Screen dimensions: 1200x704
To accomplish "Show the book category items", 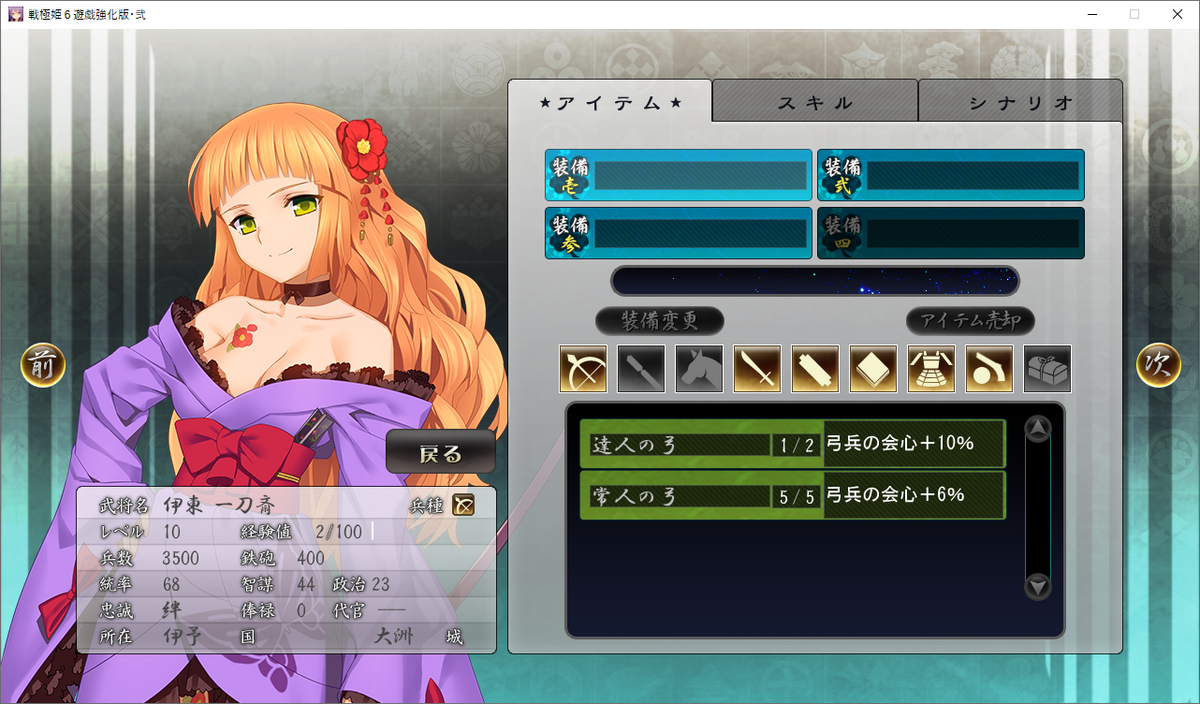I will click(x=873, y=369).
